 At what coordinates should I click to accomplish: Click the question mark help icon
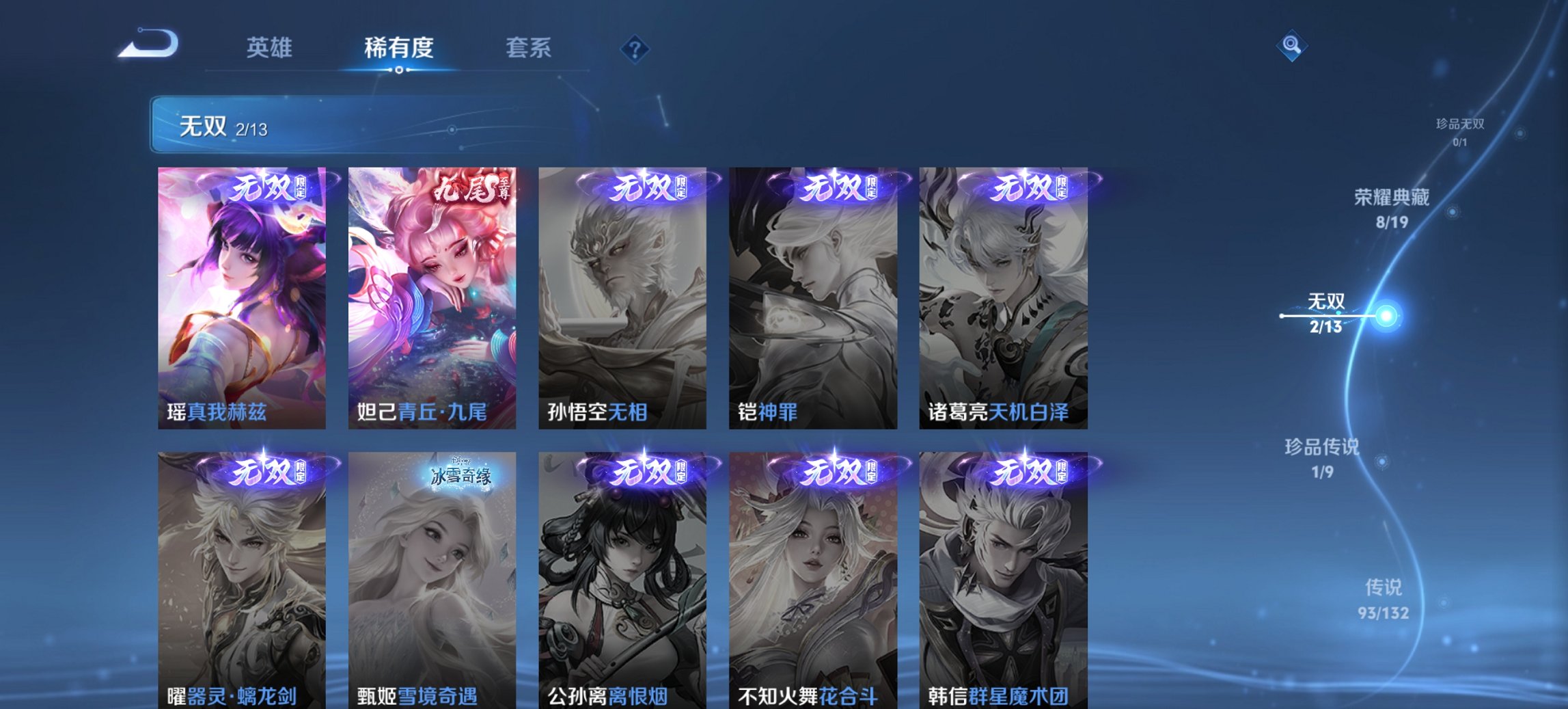(x=634, y=48)
